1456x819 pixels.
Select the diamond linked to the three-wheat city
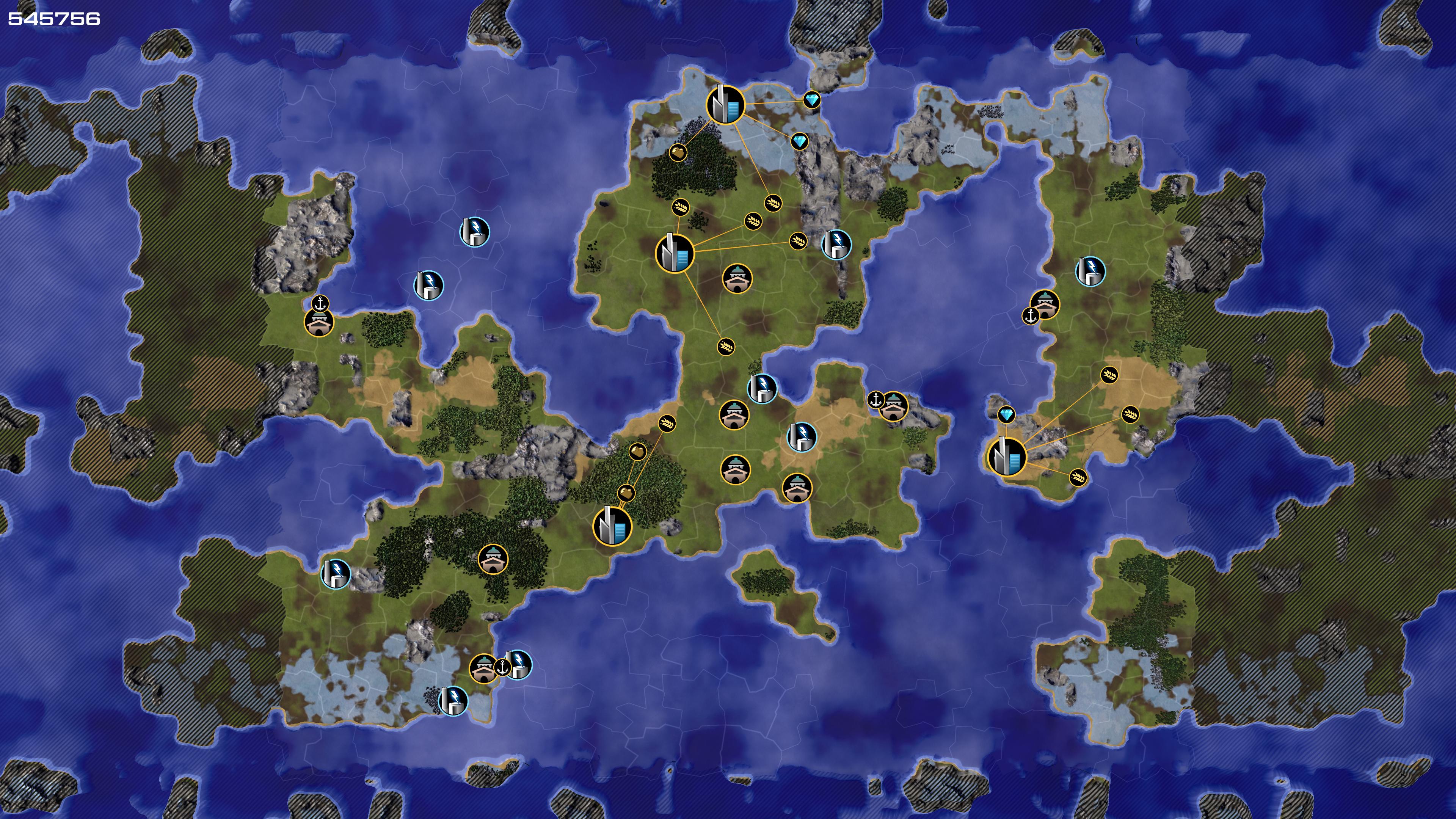[x=1006, y=416]
